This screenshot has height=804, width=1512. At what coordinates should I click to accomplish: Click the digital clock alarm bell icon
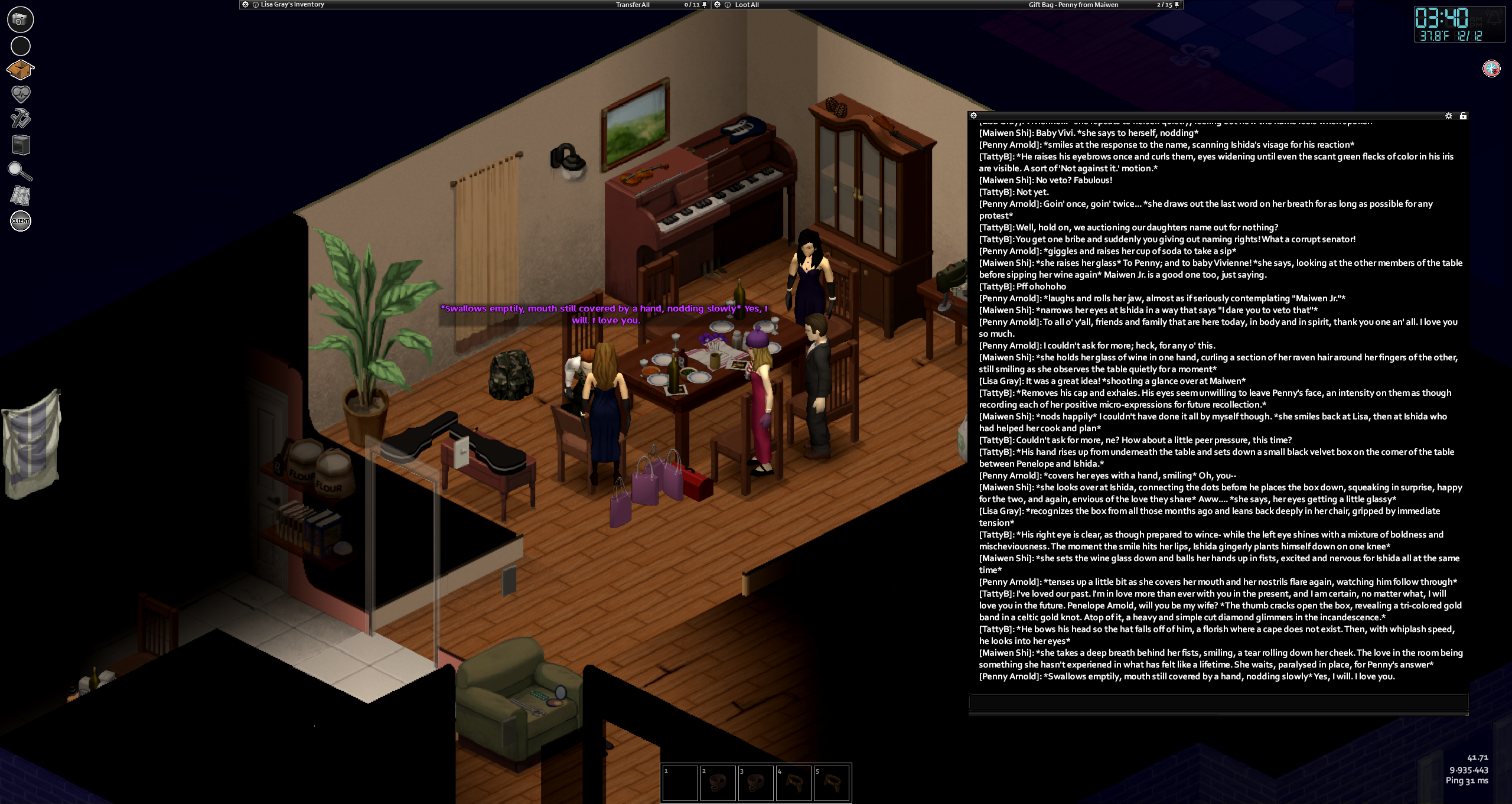click(x=1494, y=18)
